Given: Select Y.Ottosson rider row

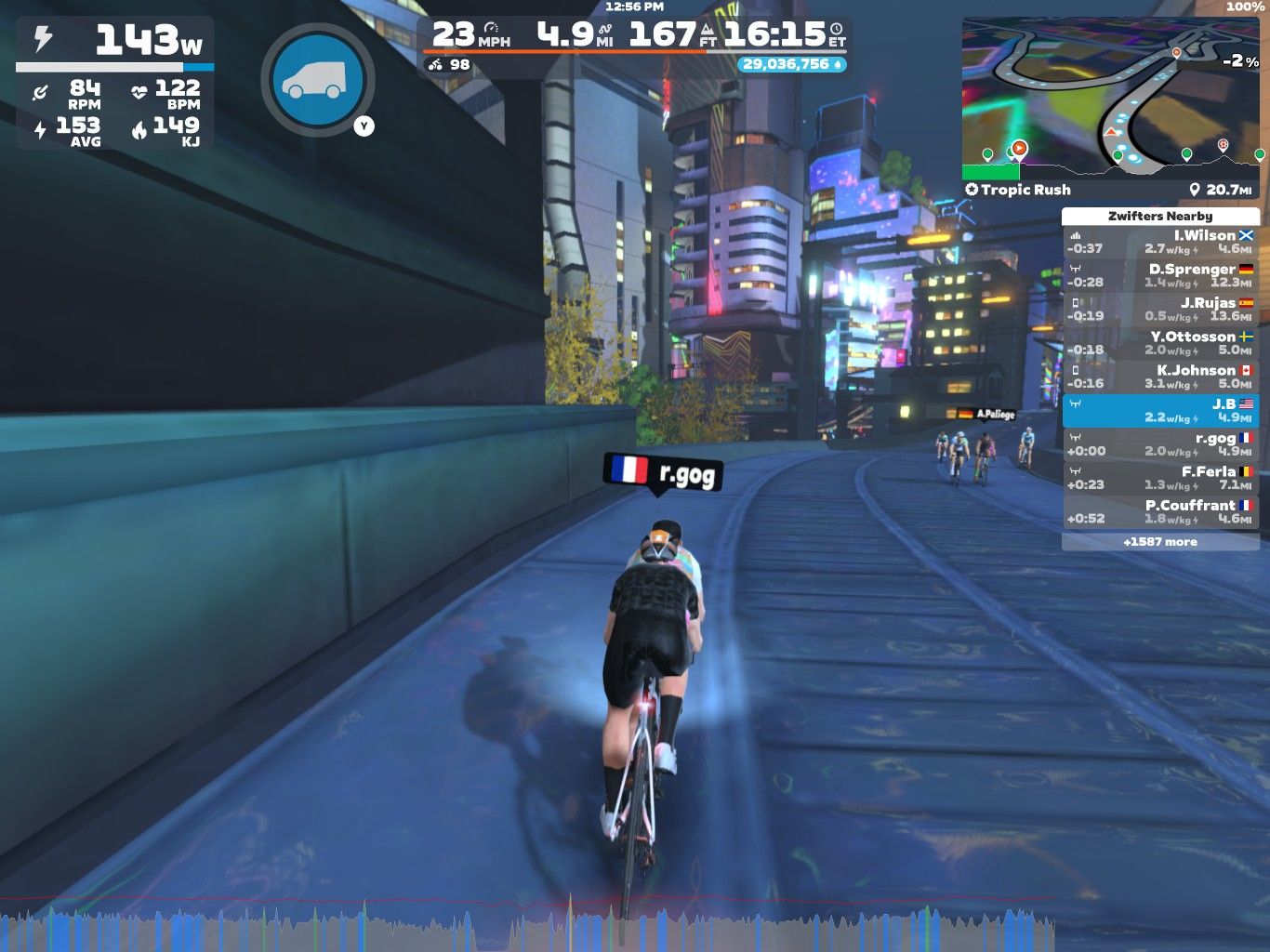Looking at the screenshot, I should pyautogui.click(x=1160, y=343).
